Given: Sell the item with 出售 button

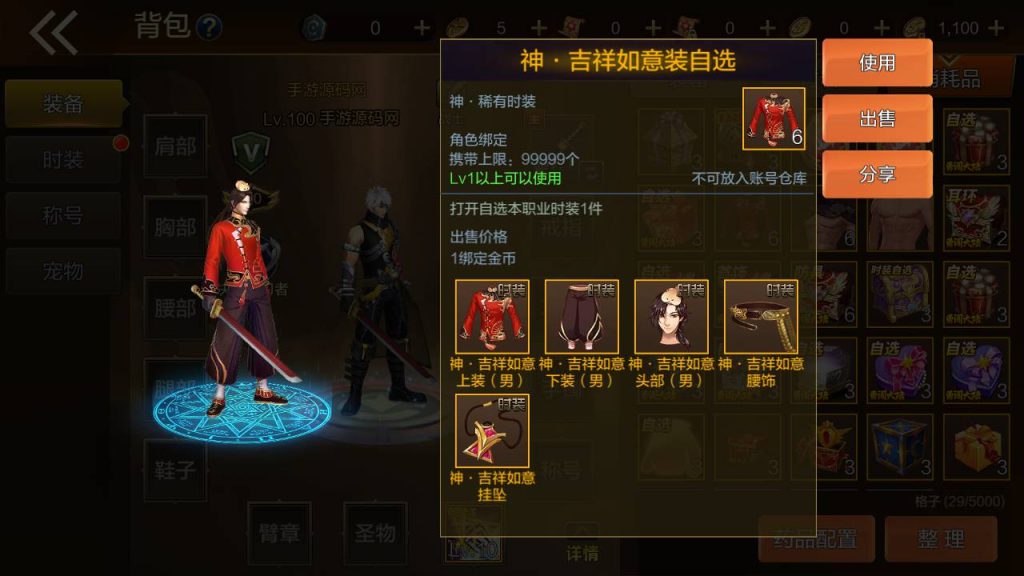Looking at the screenshot, I should pyautogui.click(x=877, y=119).
